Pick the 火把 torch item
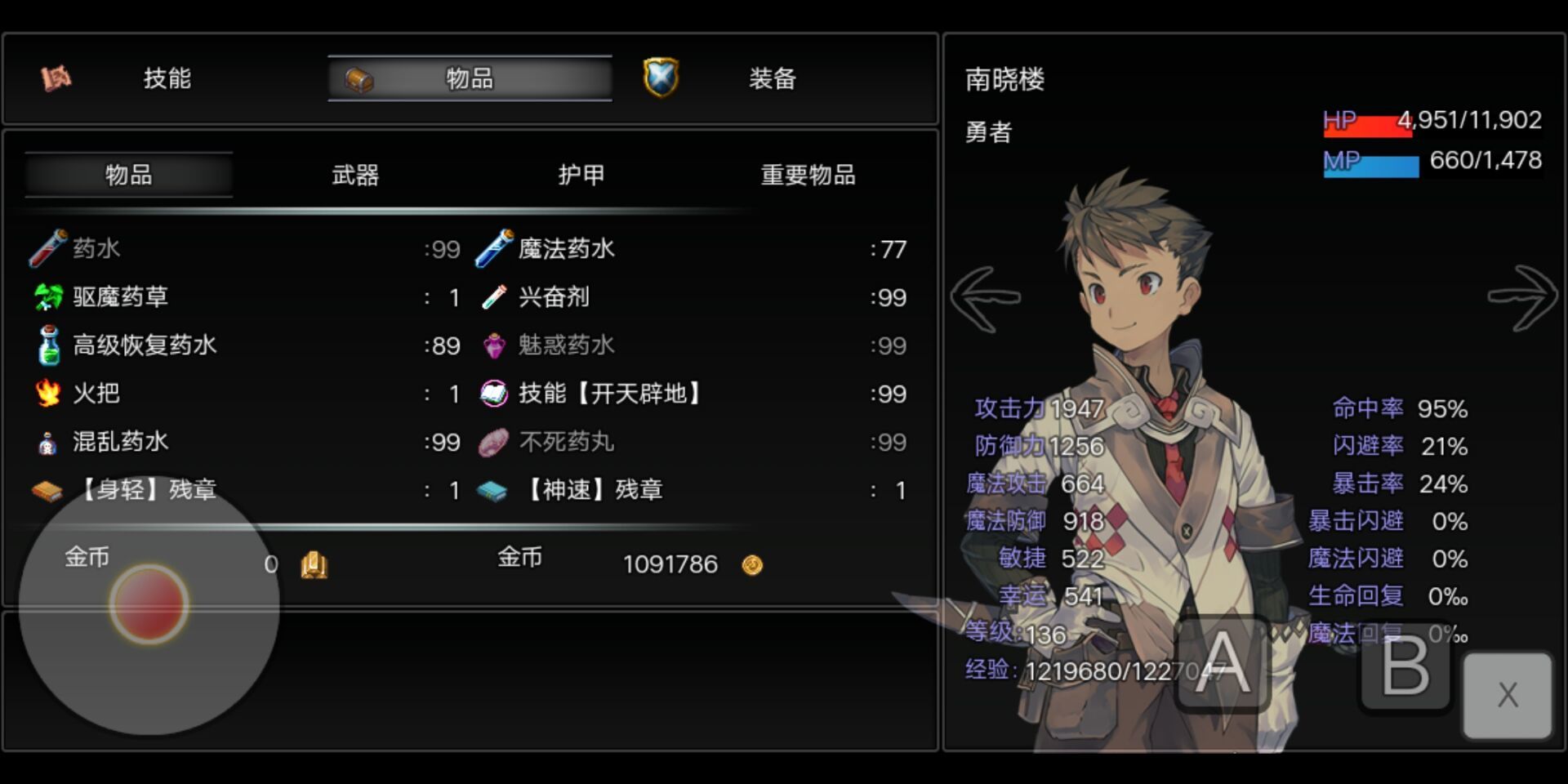 pyautogui.click(x=96, y=394)
